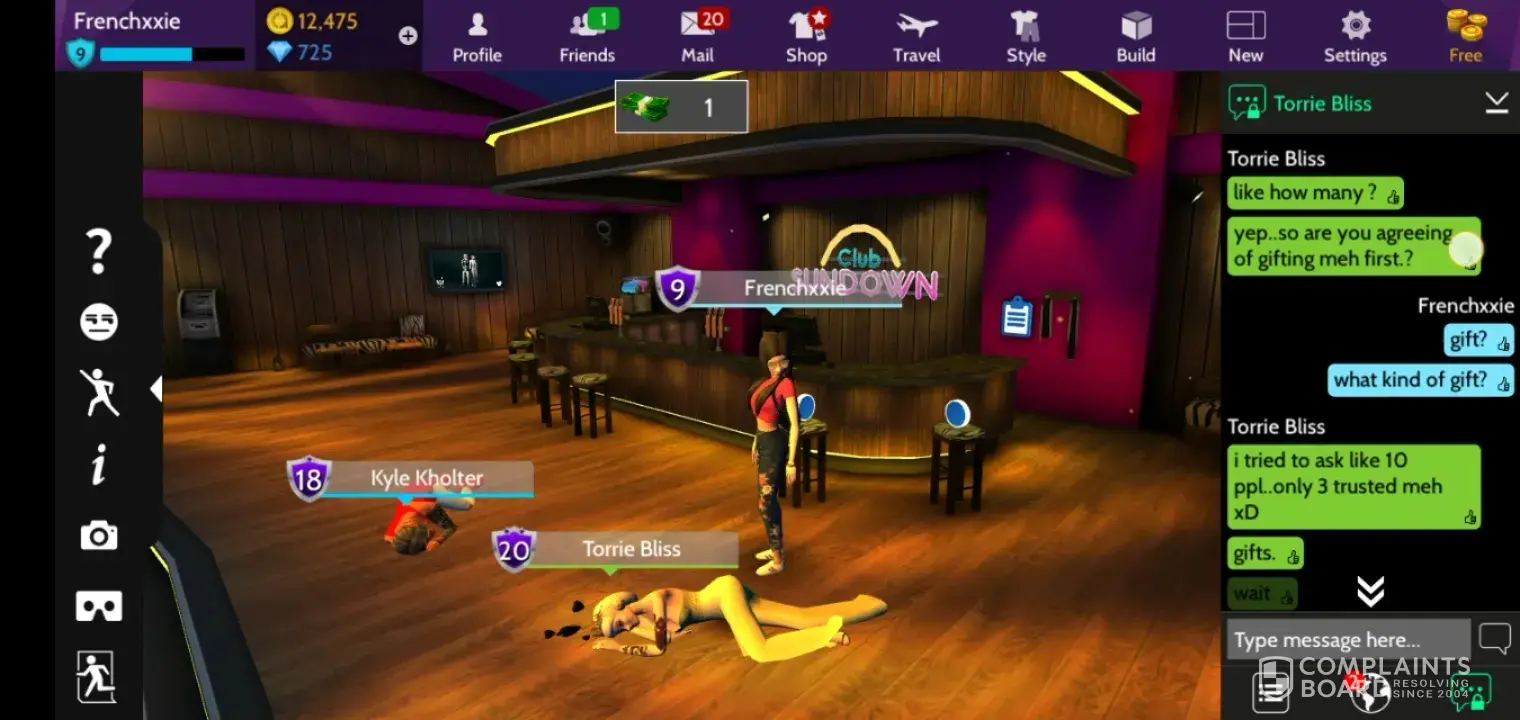The image size is (1520, 720).
Task: Collapse the Torrie Bliss chat panel
Action: (x=1496, y=103)
